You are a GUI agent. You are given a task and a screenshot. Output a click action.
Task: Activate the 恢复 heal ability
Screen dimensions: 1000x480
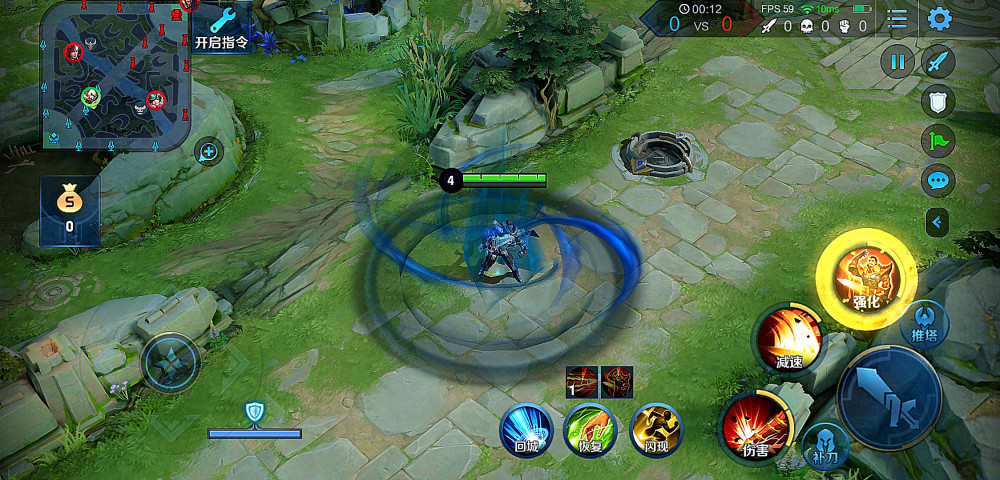590,430
